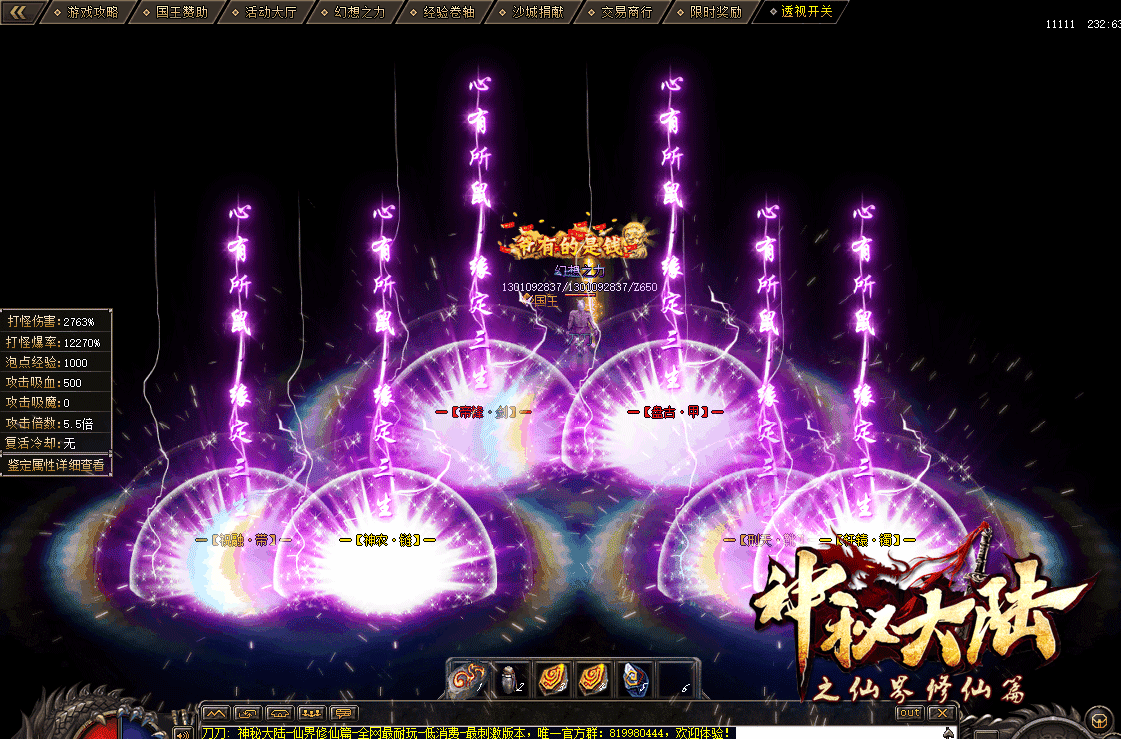Use the red swirl item in hotbar slot 1
The width and height of the screenshot is (1121, 739).
click(x=466, y=678)
